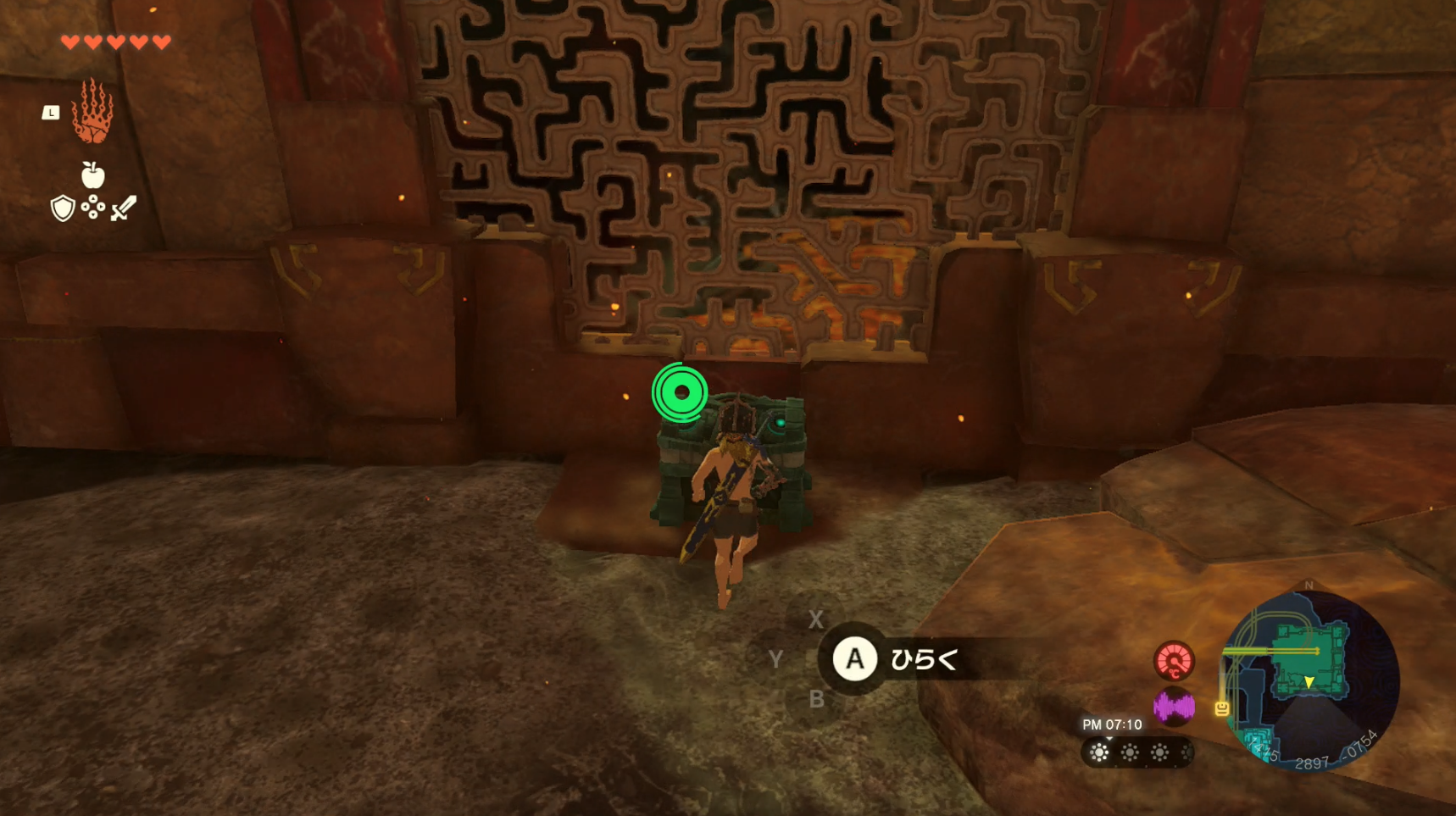Click the Y button prompt
Image resolution: width=1456 pixels, height=816 pixels.
tap(776, 660)
